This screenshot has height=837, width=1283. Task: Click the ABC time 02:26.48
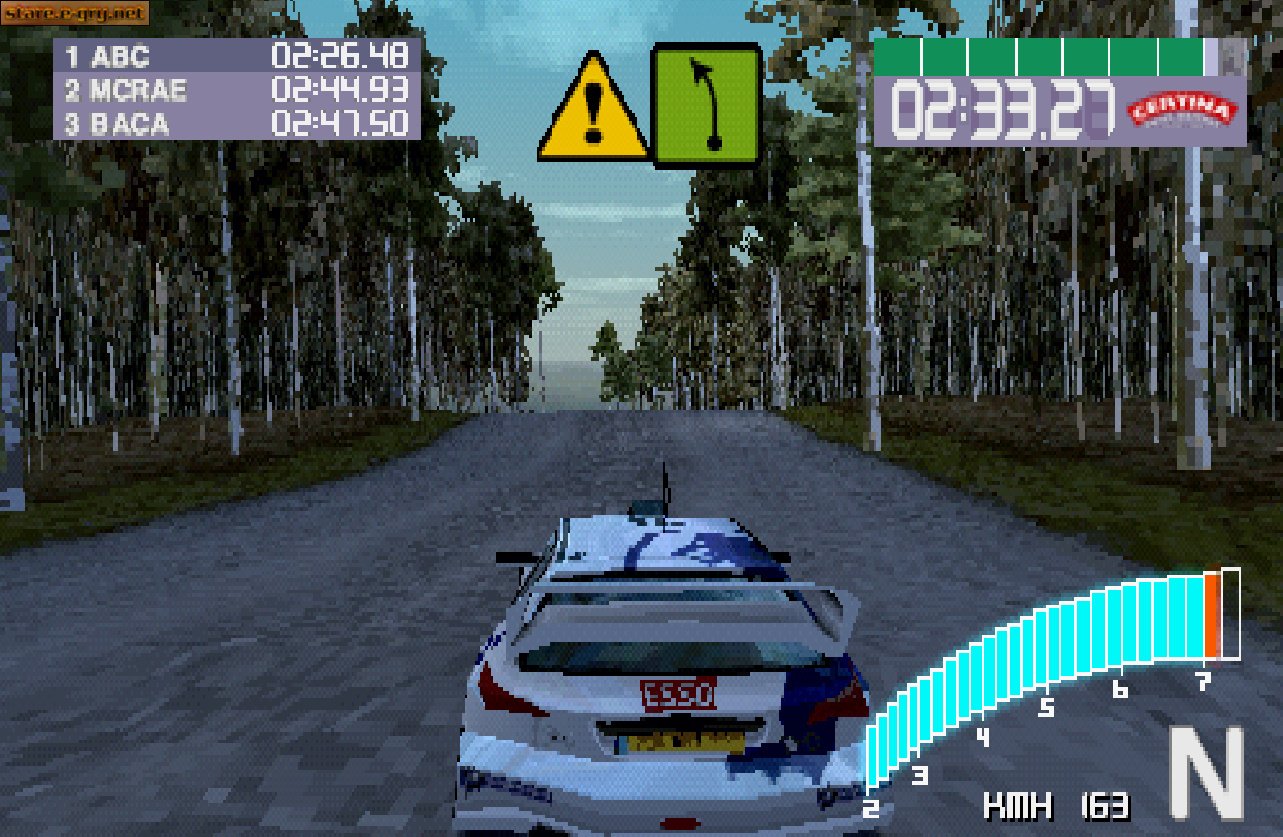340,57
